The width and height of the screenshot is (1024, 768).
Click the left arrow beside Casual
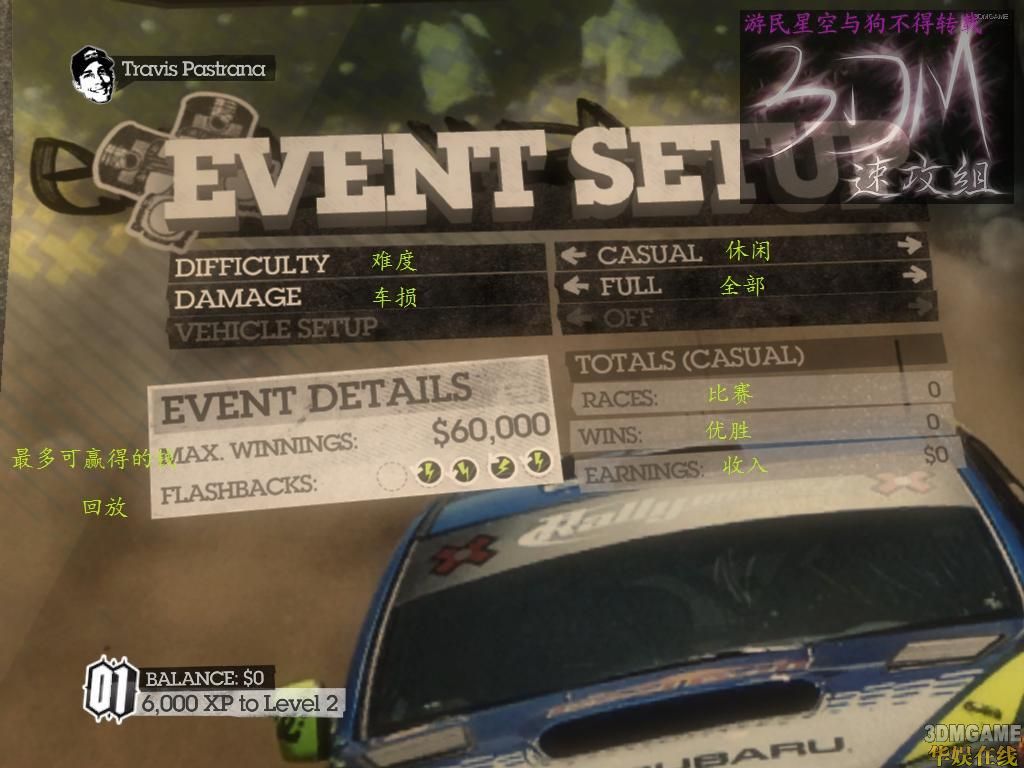(573, 255)
